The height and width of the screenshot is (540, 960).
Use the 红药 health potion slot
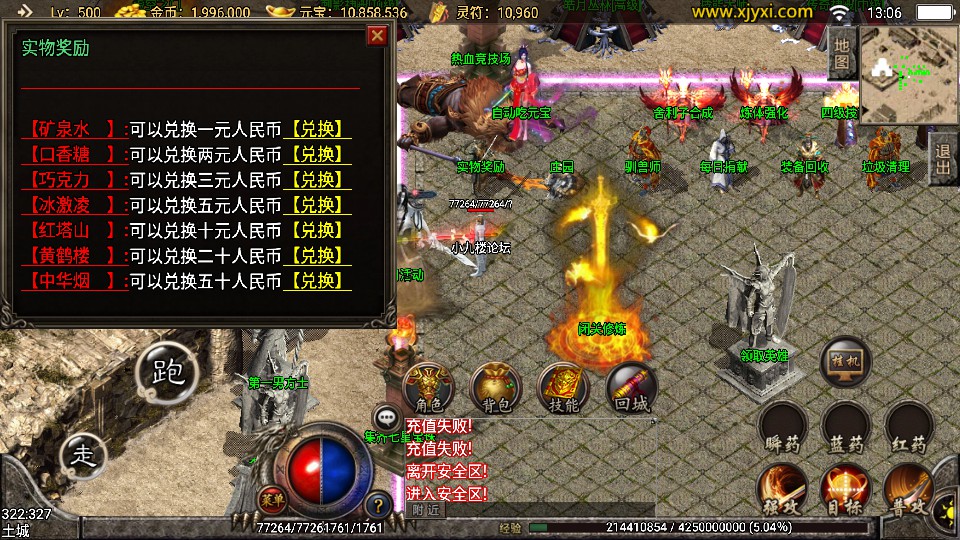point(910,427)
